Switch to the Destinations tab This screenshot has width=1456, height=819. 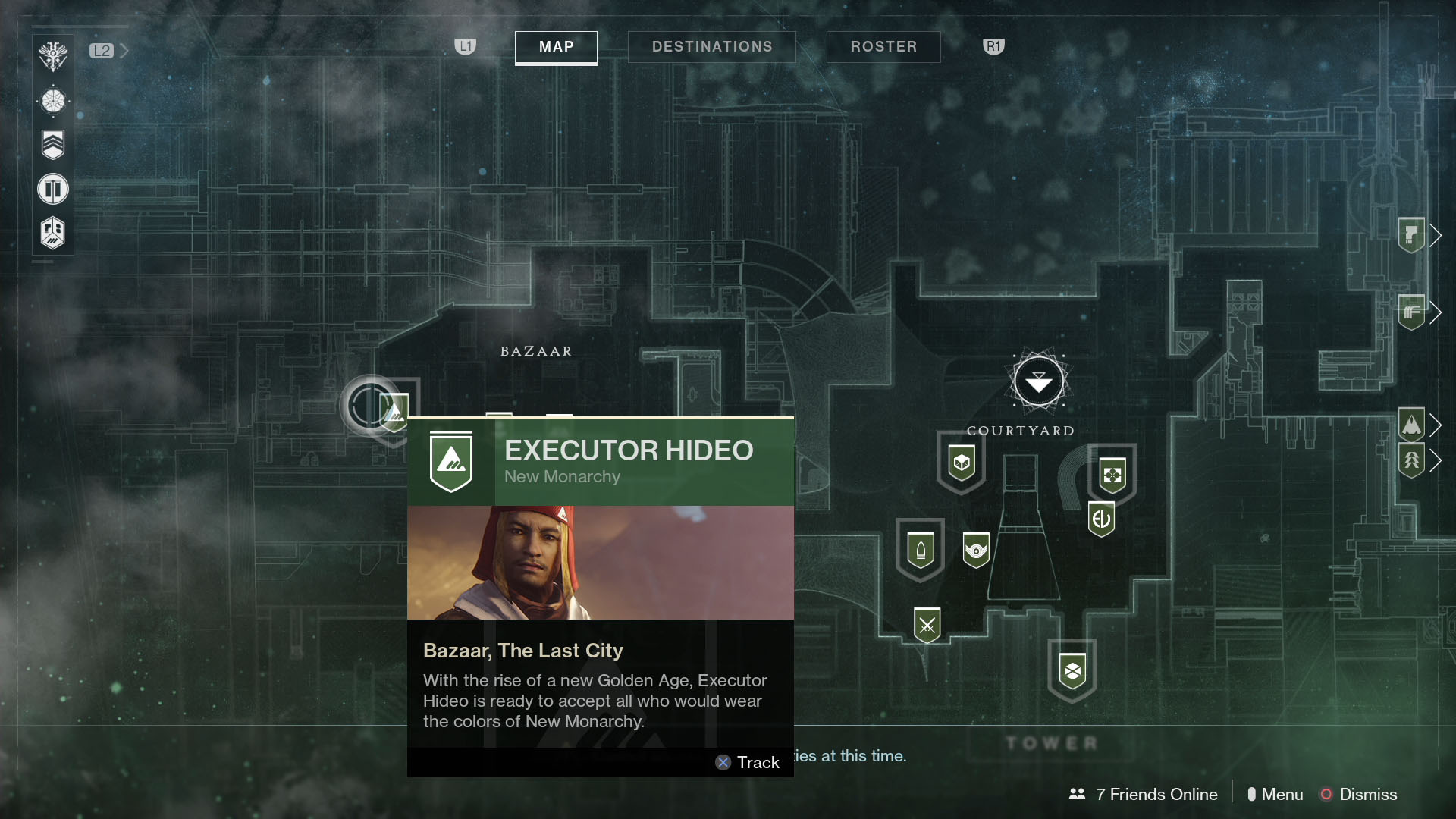click(711, 46)
